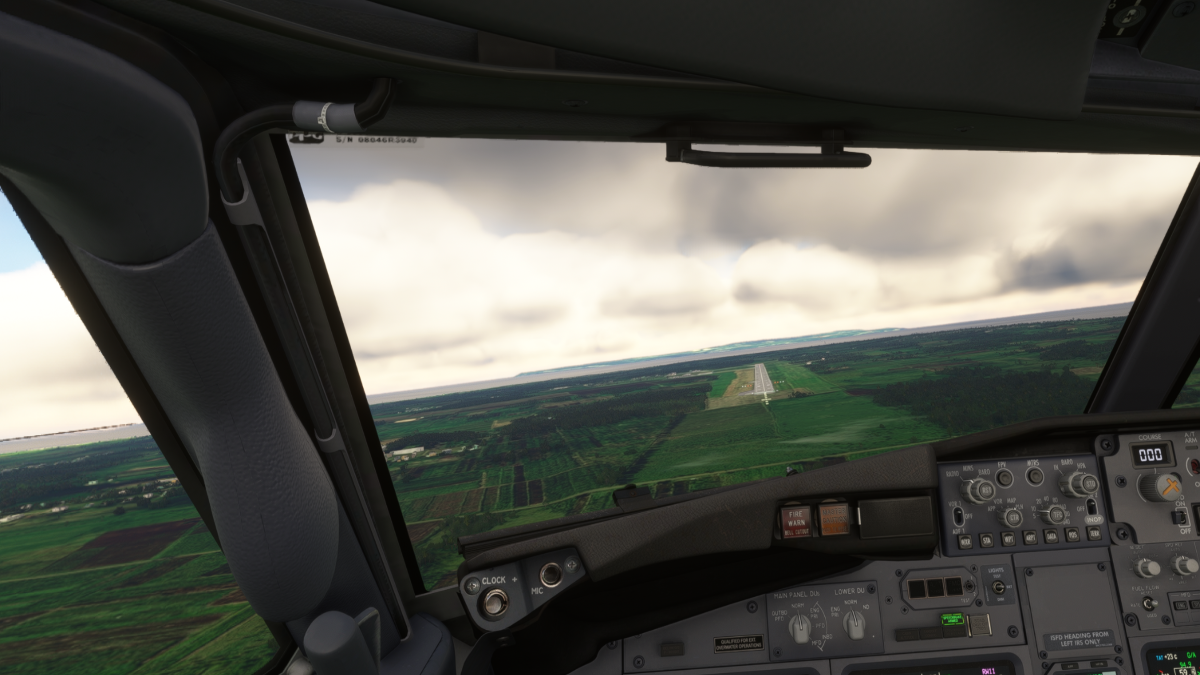Image resolution: width=1200 pixels, height=675 pixels.
Task: Show stations with the STA button
Action: [x=986, y=540]
